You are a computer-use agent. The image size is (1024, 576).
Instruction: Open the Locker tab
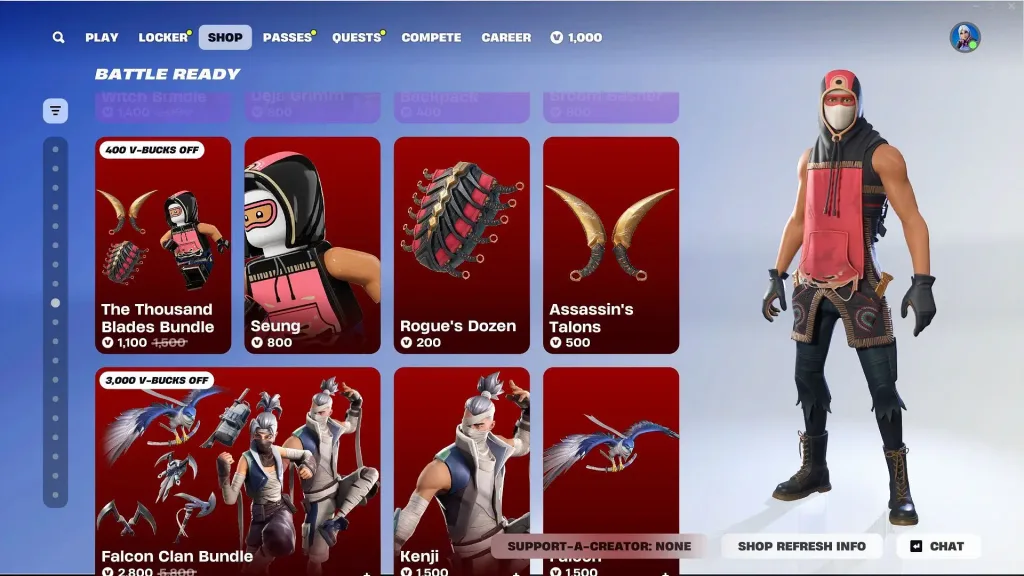coord(163,38)
